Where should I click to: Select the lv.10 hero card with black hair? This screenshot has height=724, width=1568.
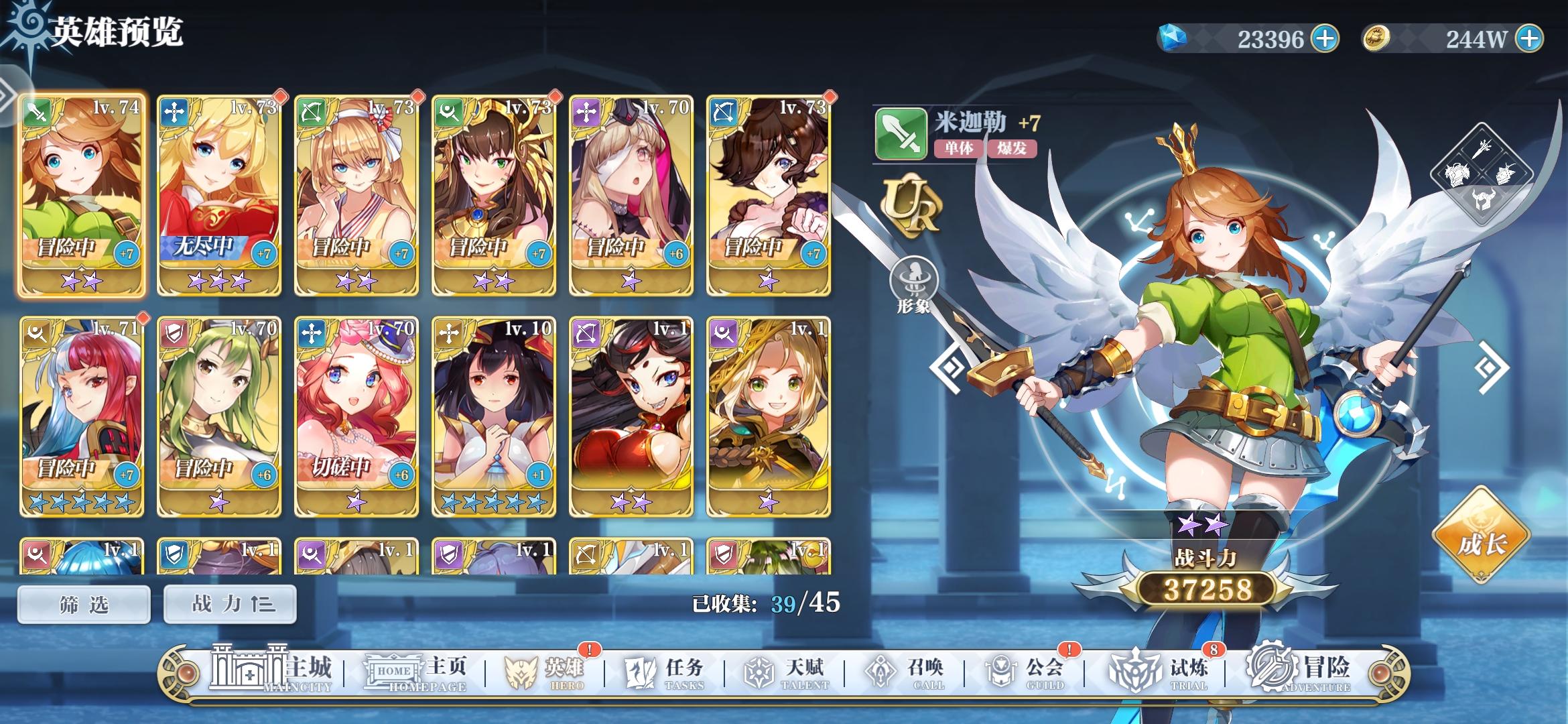(x=494, y=417)
